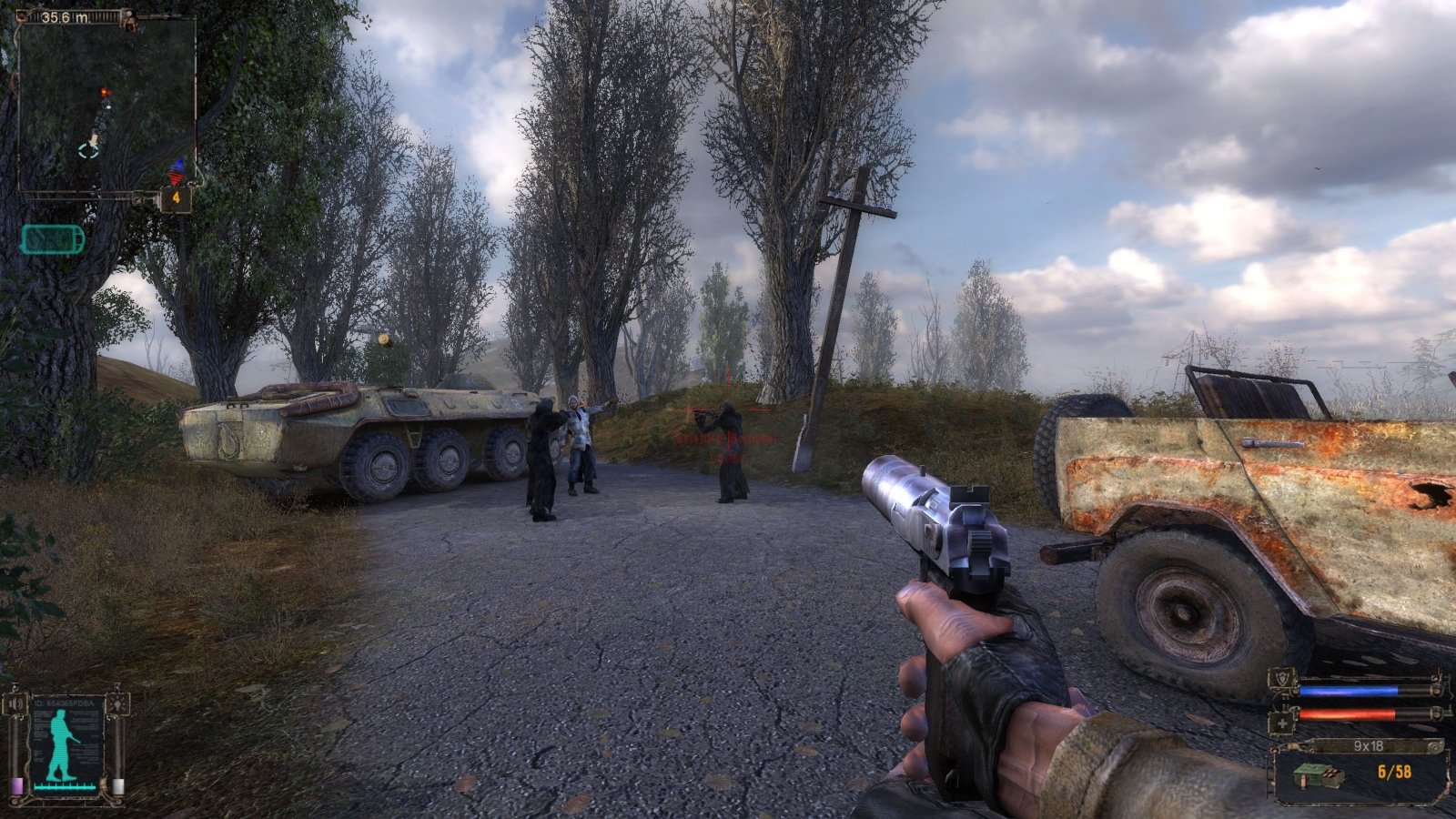This screenshot has height=819, width=1456.
Task: Click the 6/58 ammo counter
Action: coord(1394,771)
